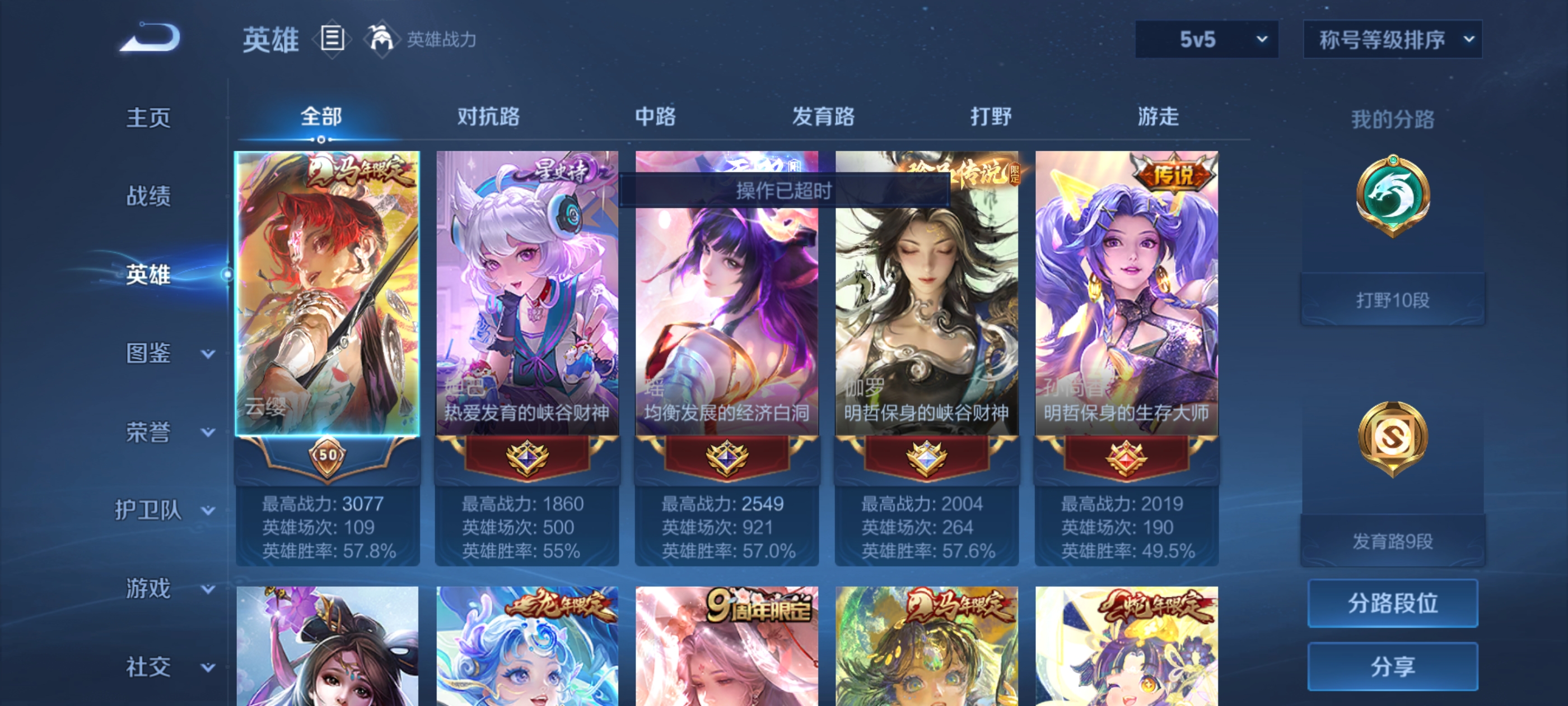Open the hero list icon beside 英雄 title
The image size is (1568, 706).
(x=332, y=38)
